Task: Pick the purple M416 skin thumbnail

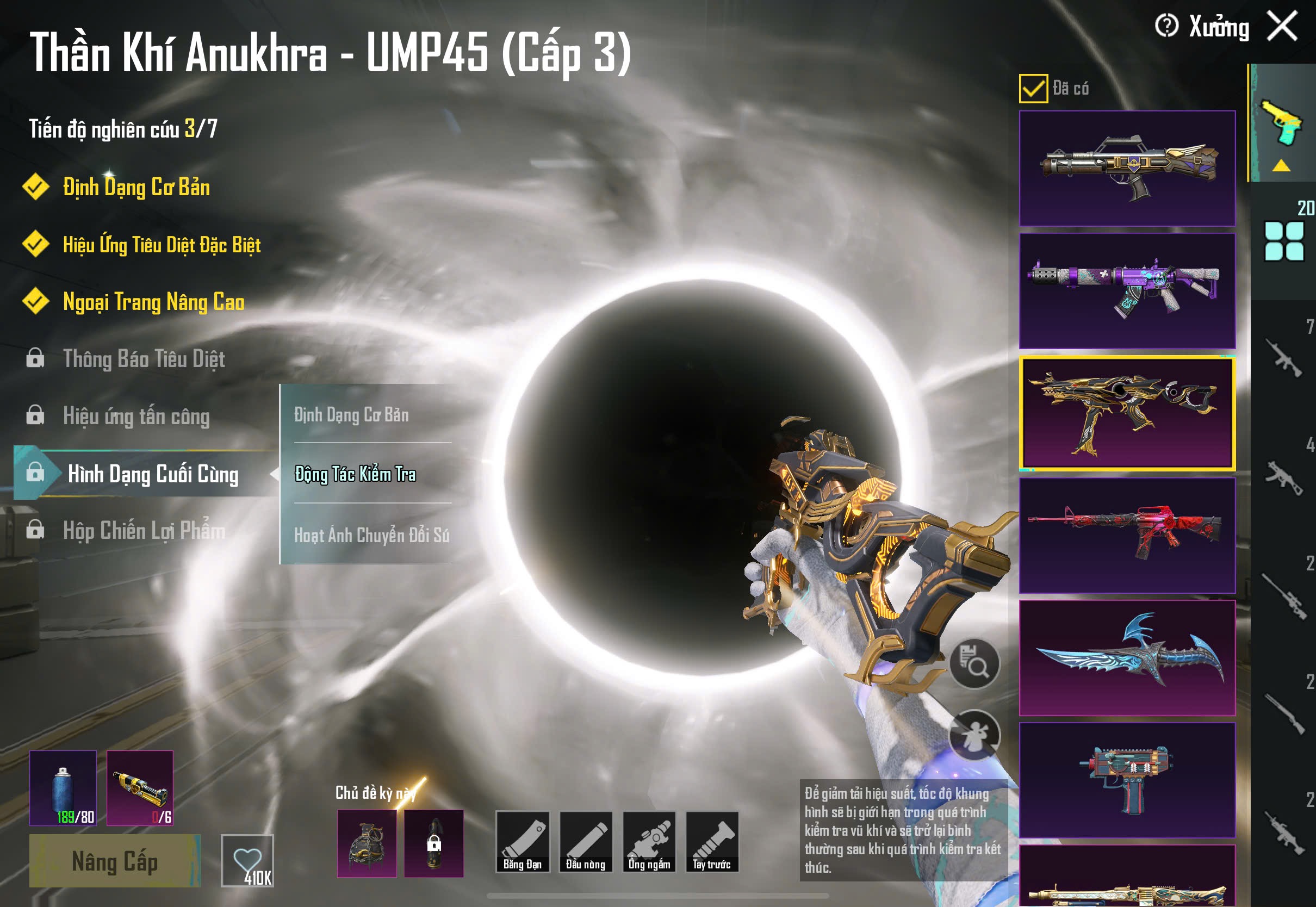Action: pos(1127,290)
